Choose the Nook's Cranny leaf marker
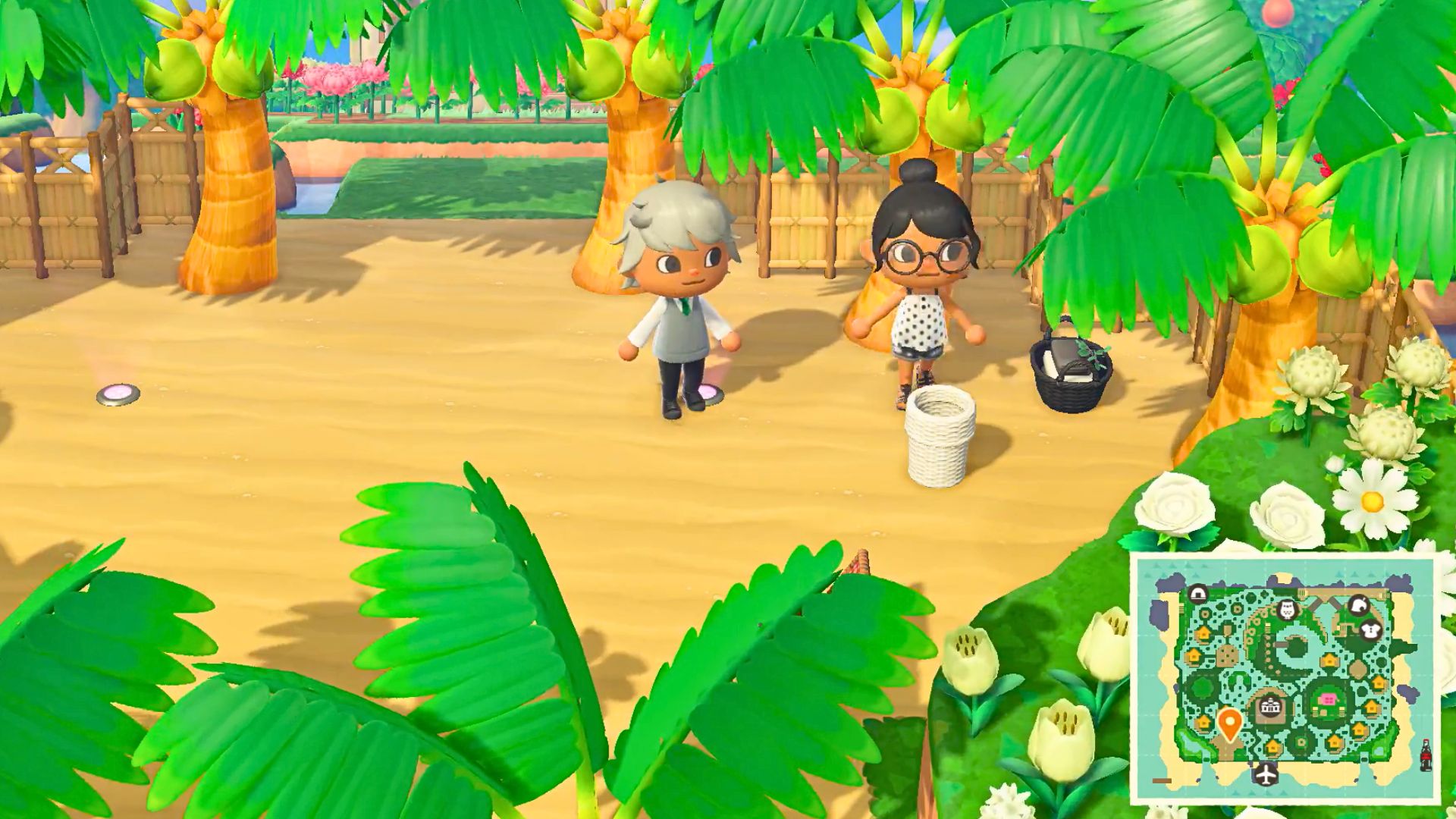The image size is (1456, 819). coord(1357,606)
